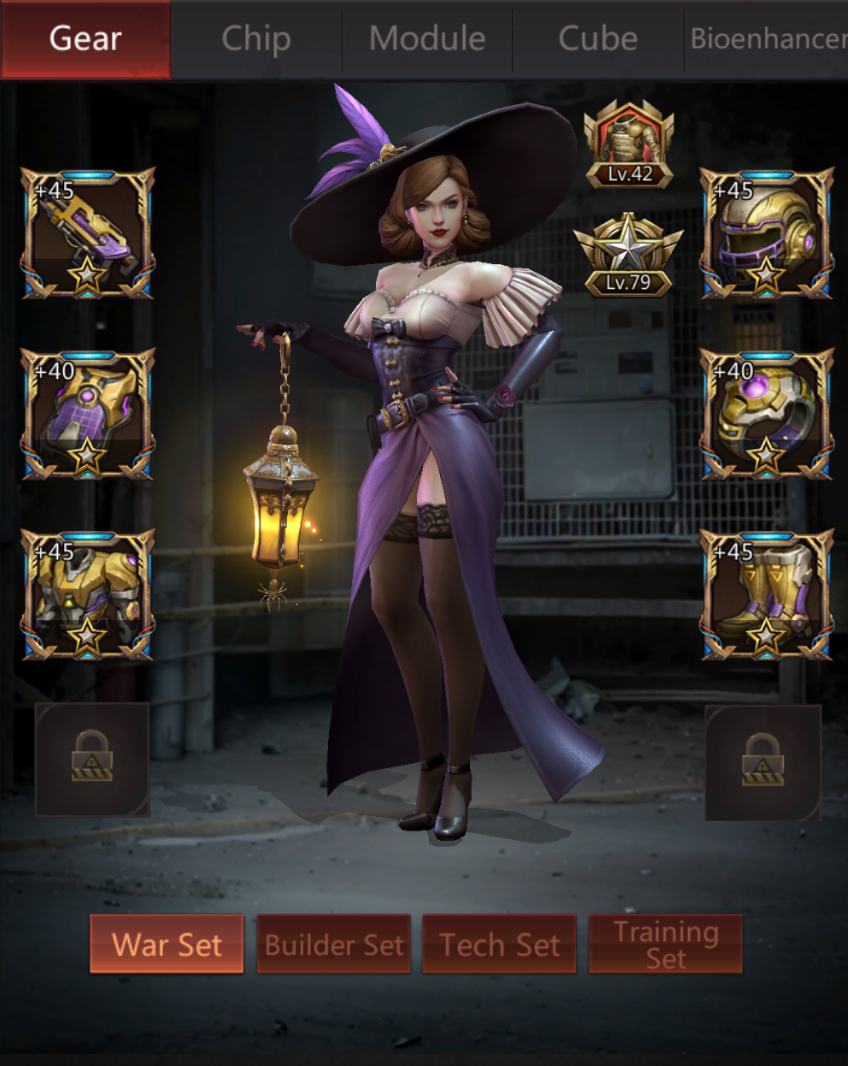Select the Module tab
This screenshot has height=1066, width=848.
pyautogui.click(x=427, y=39)
